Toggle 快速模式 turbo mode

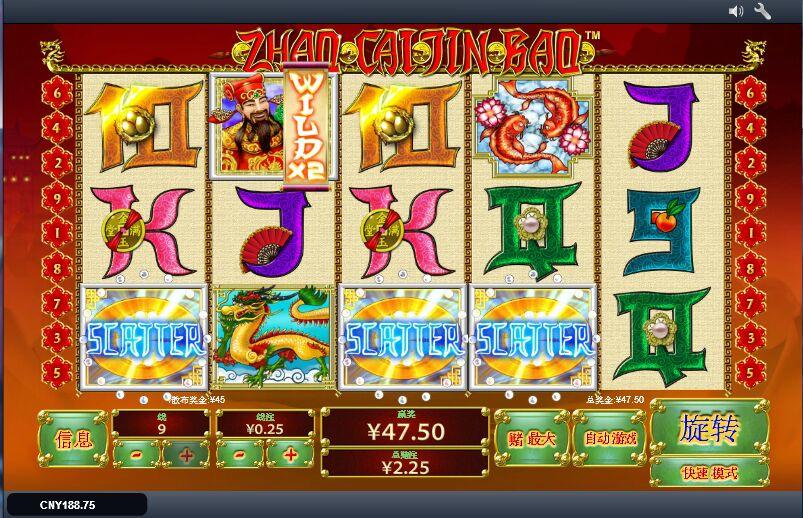point(709,472)
